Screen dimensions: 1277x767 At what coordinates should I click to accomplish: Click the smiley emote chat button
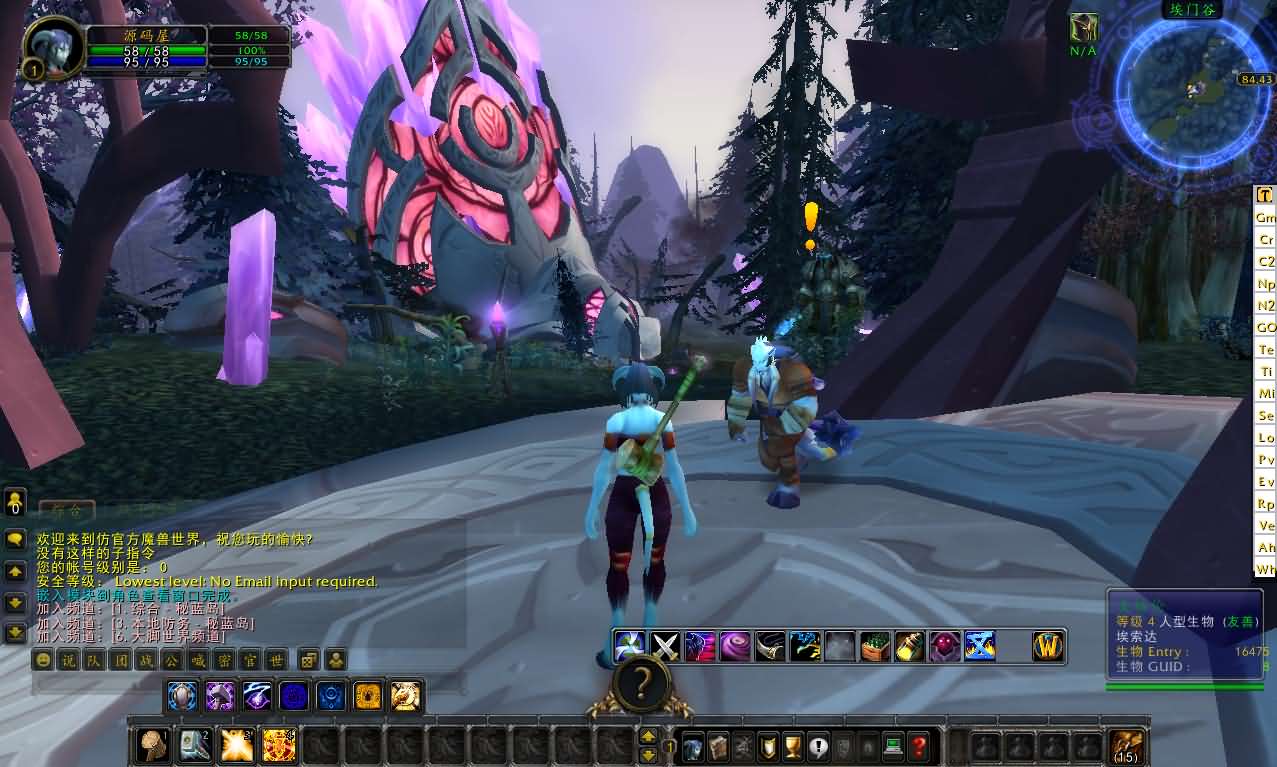(43, 660)
